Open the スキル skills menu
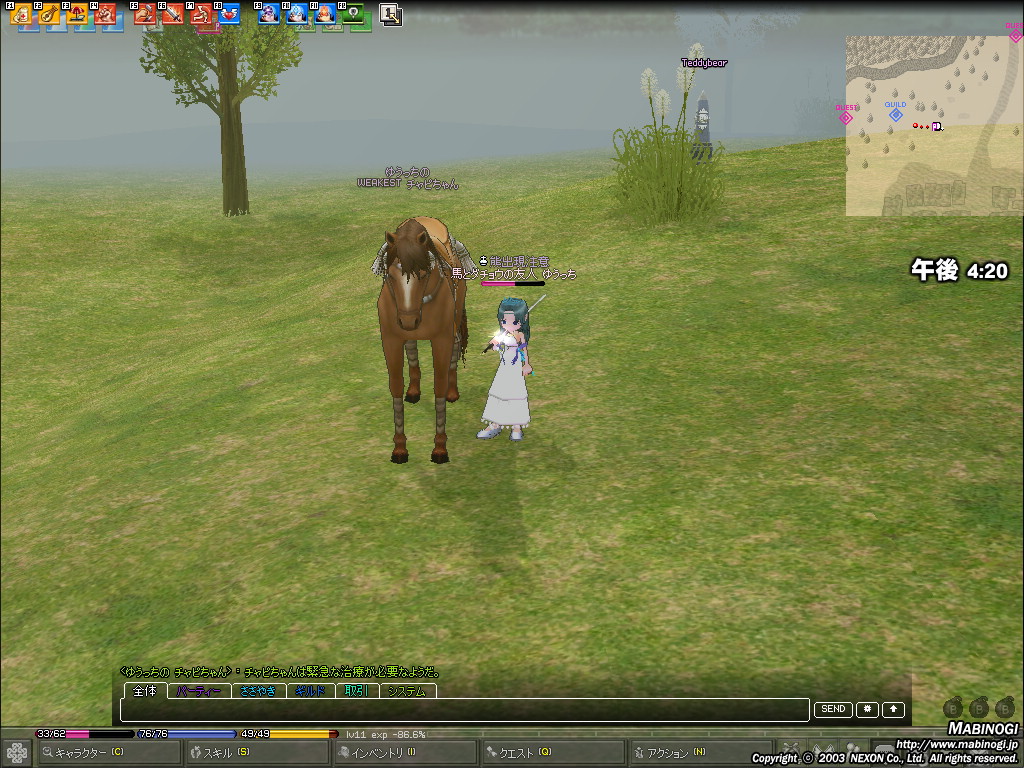 pos(227,752)
